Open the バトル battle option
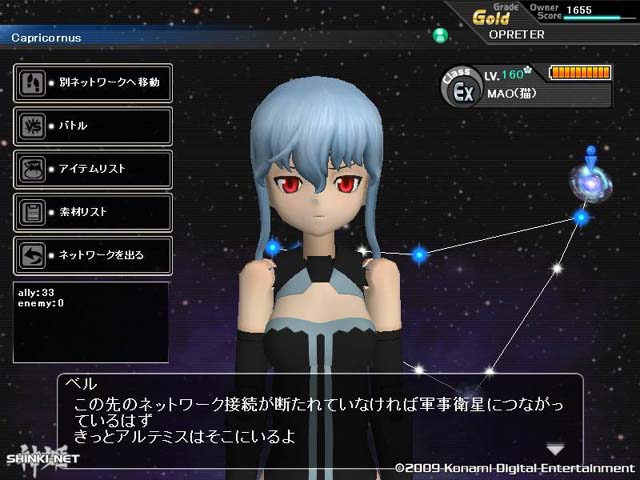Image resolution: width=640 pixels, height=480 pixels. point(91,126)
